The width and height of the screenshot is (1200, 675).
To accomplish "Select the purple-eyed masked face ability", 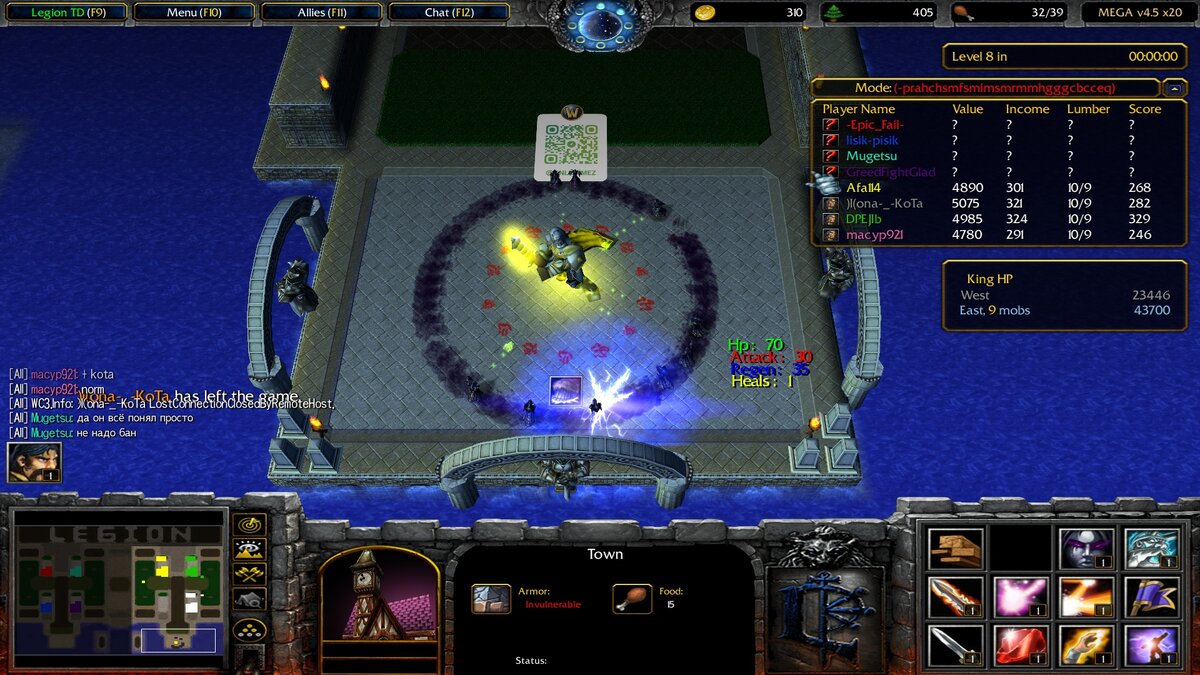I will (x=1086, y=548).
